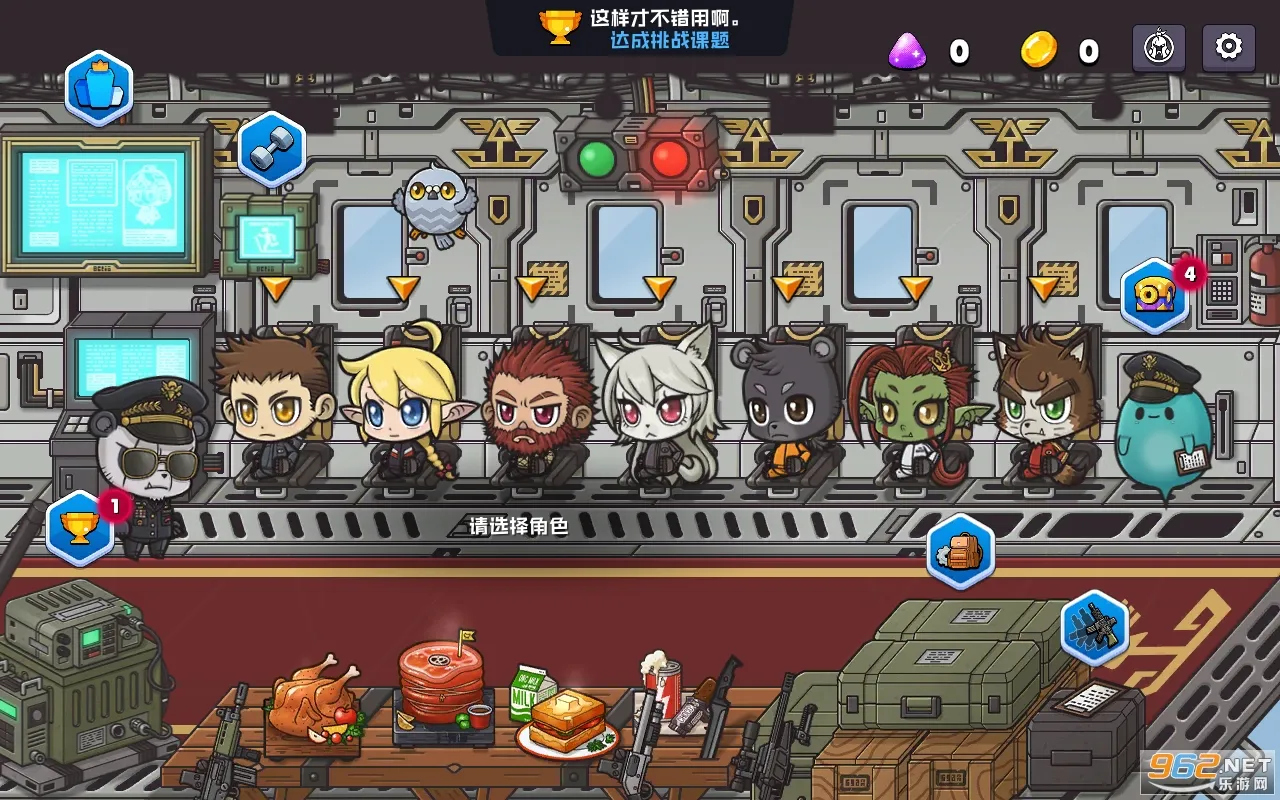Screen dimensions: 1280x800
Task: Open the orange backpack hexagon icon
Action: point(960,551)
